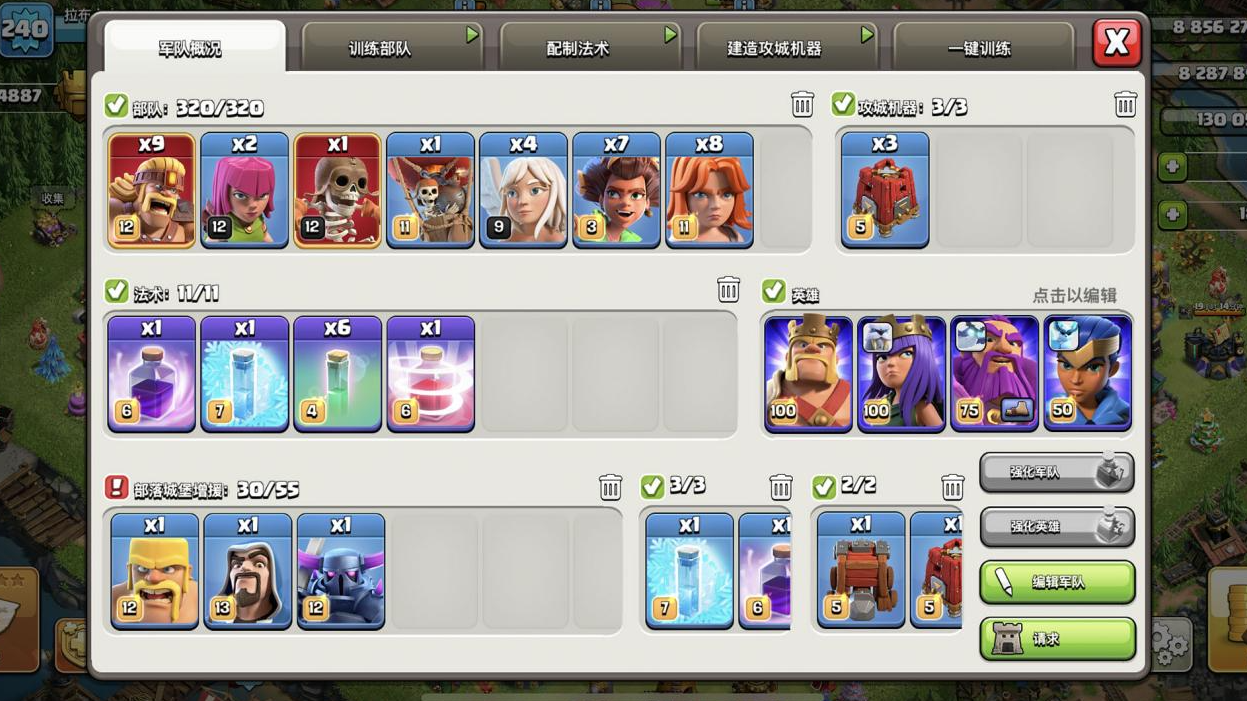
Task: Select the Healer x4 troop card
Action: 523,190
